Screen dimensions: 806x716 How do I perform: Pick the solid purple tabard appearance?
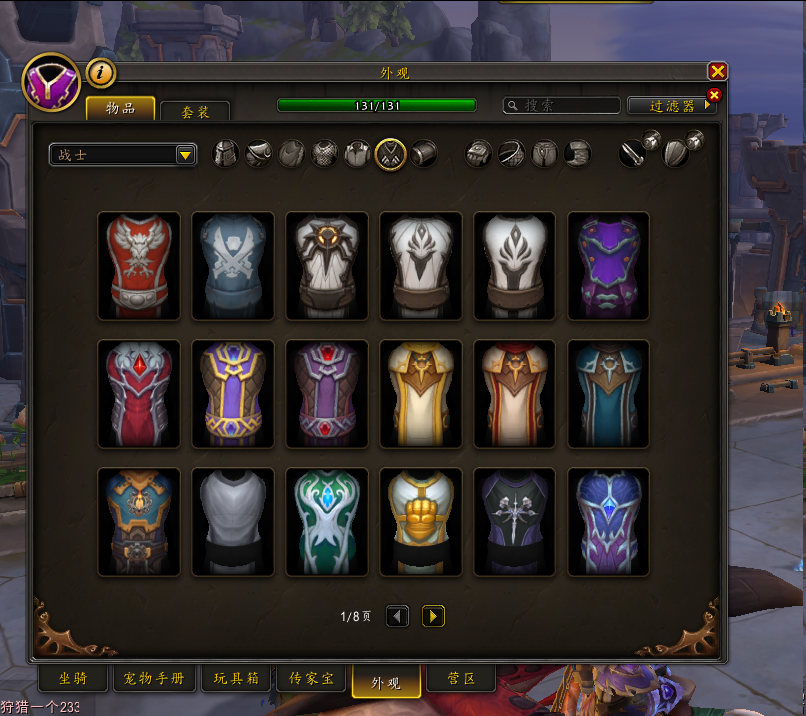pyautogui.click(x=608, y=266)
